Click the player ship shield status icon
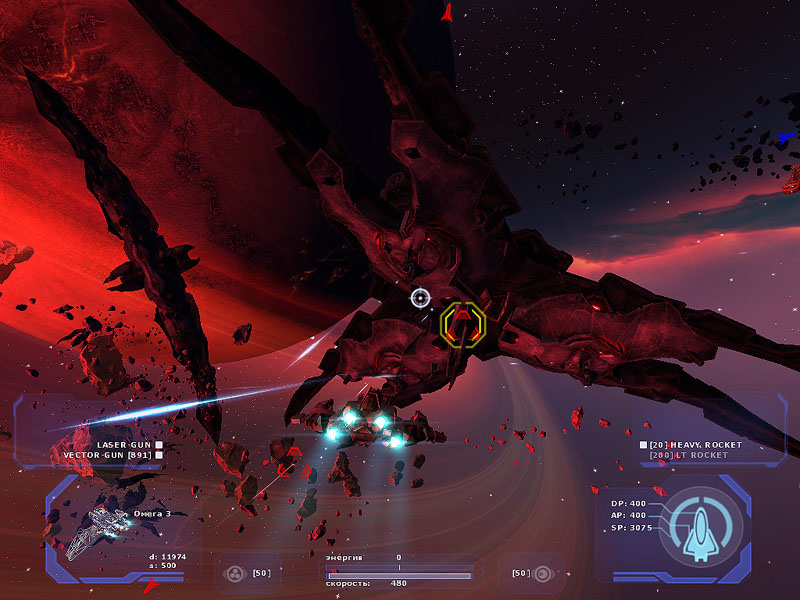 706,527
